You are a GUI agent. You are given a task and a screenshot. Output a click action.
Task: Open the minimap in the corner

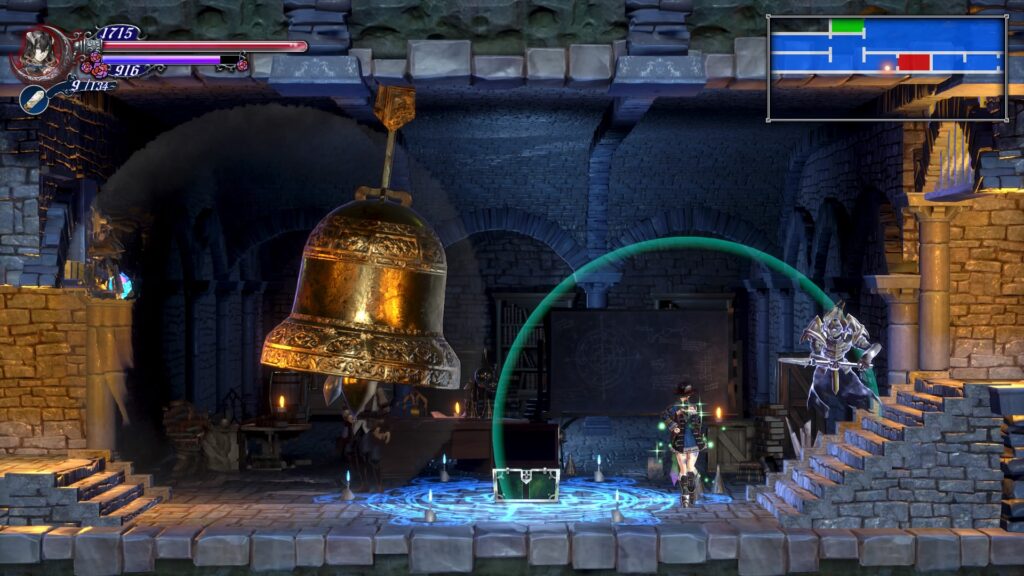pos(886,68)
